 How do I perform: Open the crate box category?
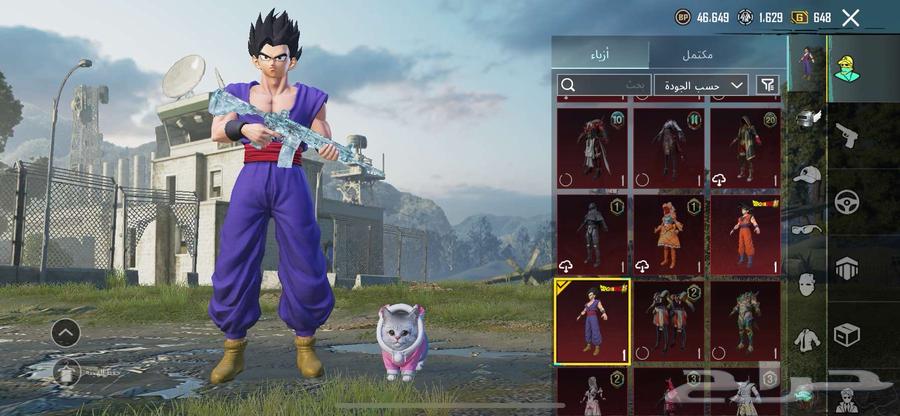click(x=847, y=334)
